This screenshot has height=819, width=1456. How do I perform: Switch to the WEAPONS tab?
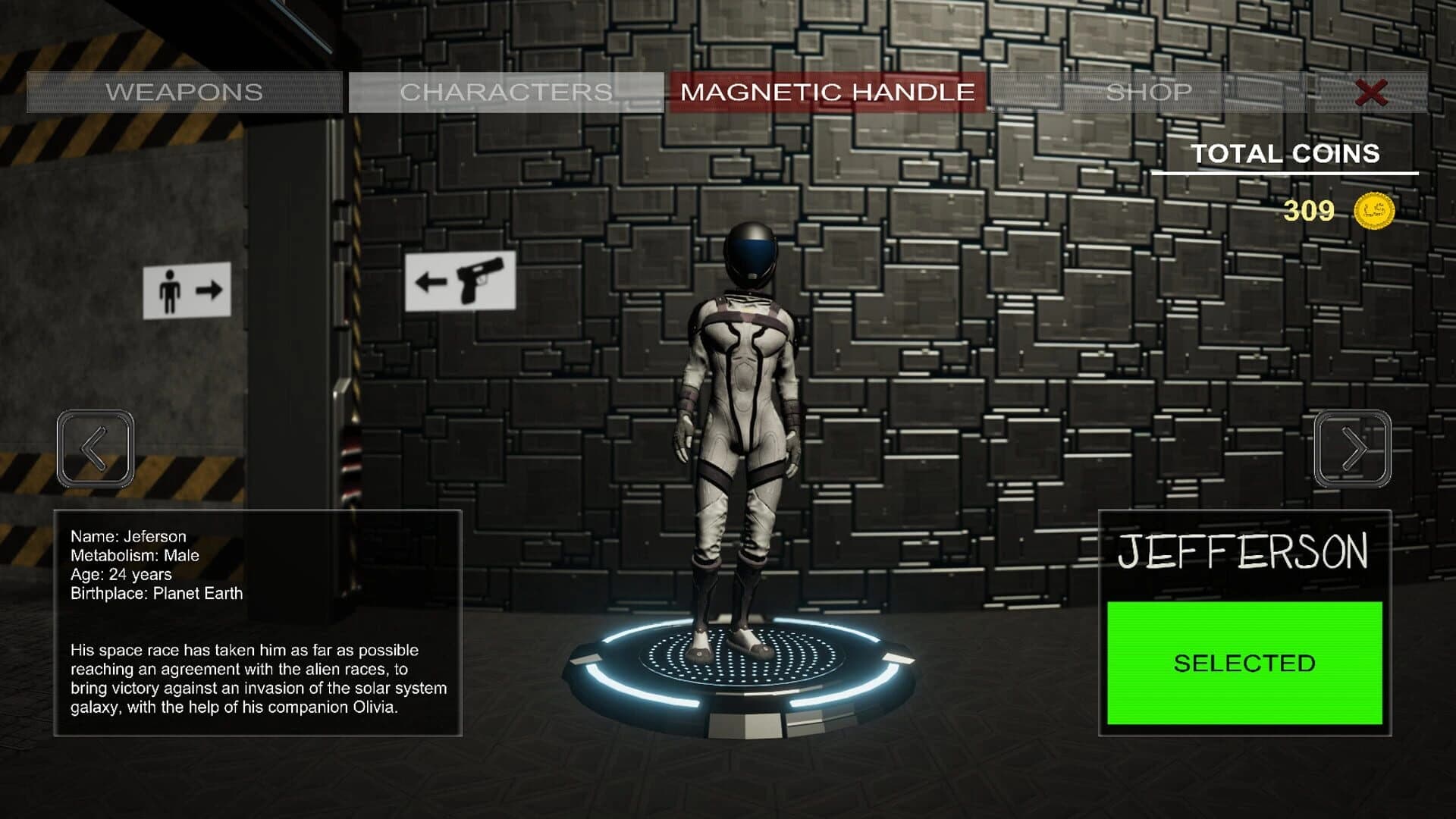(184, 92)
